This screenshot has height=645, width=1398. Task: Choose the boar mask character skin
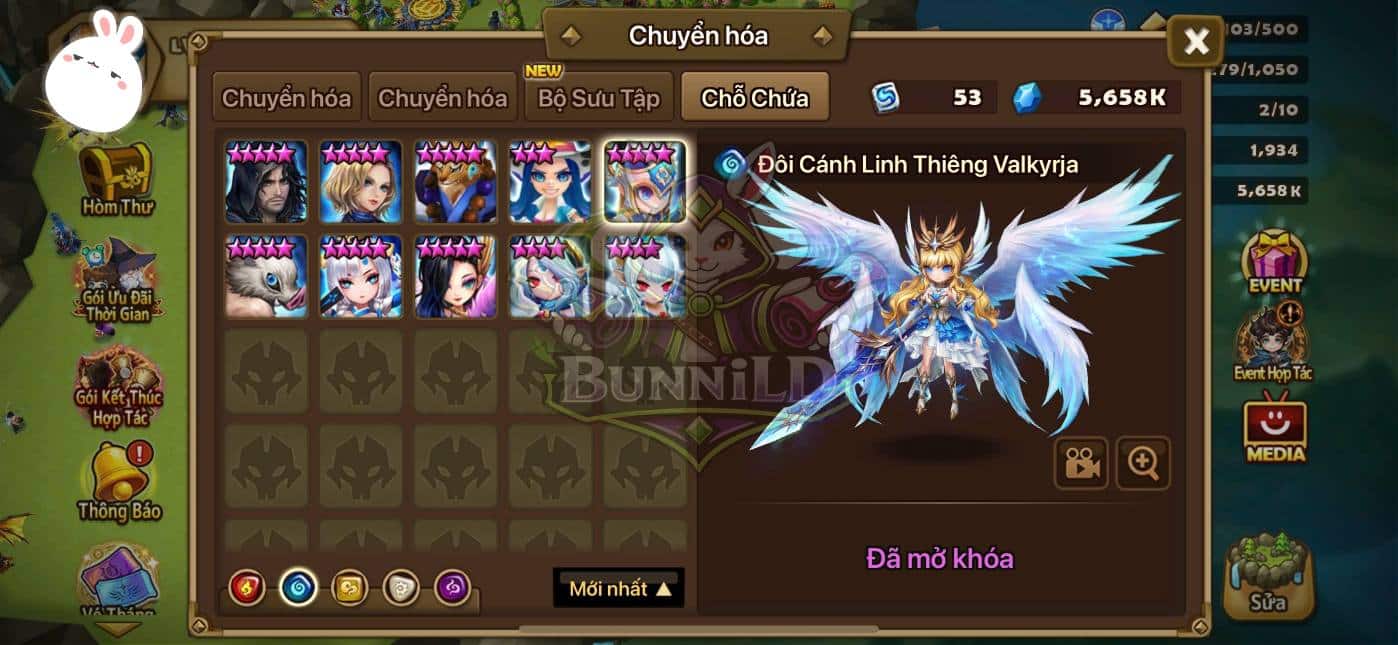coord(266,276)
